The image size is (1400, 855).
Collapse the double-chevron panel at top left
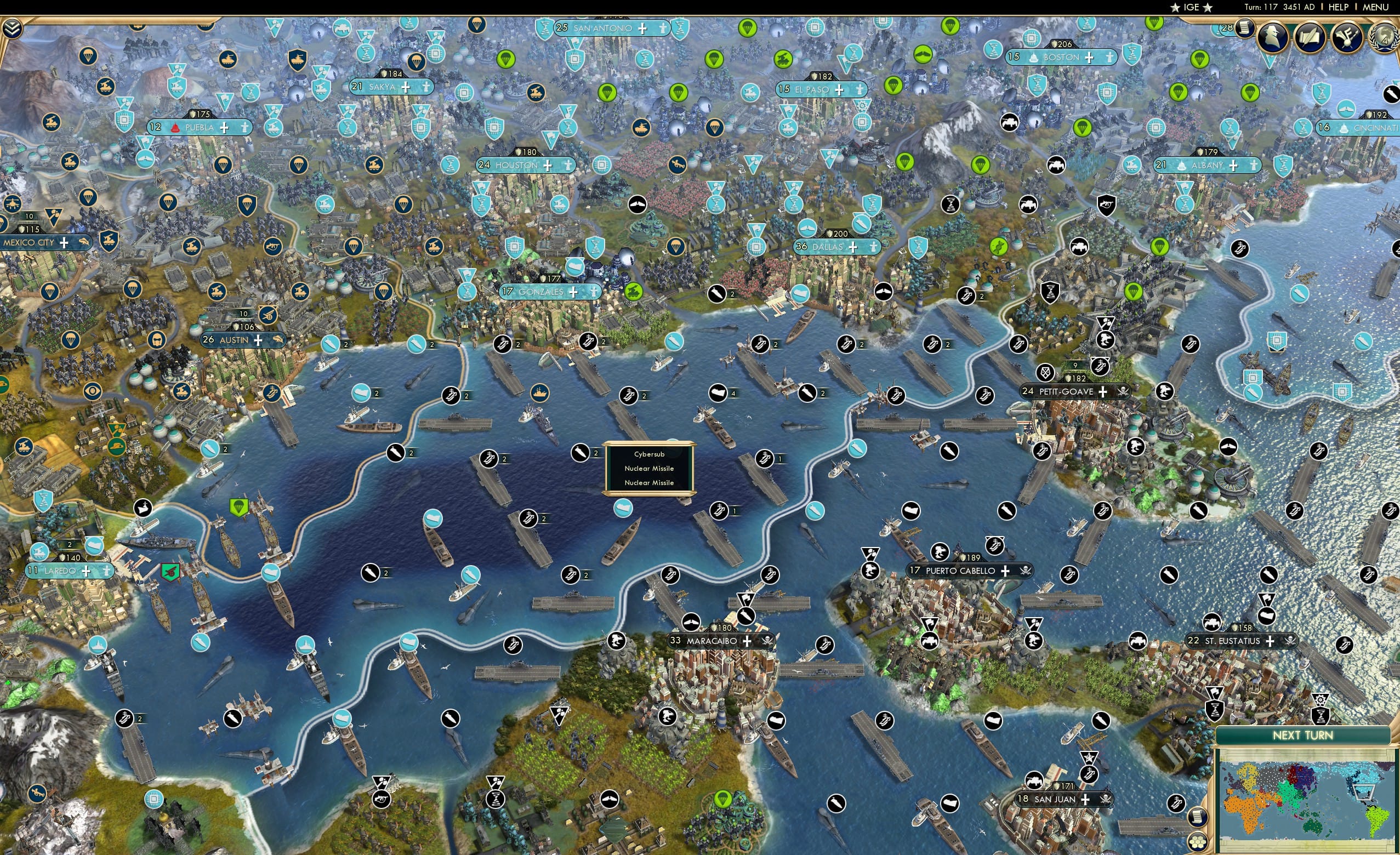click(x=12, y=27)
